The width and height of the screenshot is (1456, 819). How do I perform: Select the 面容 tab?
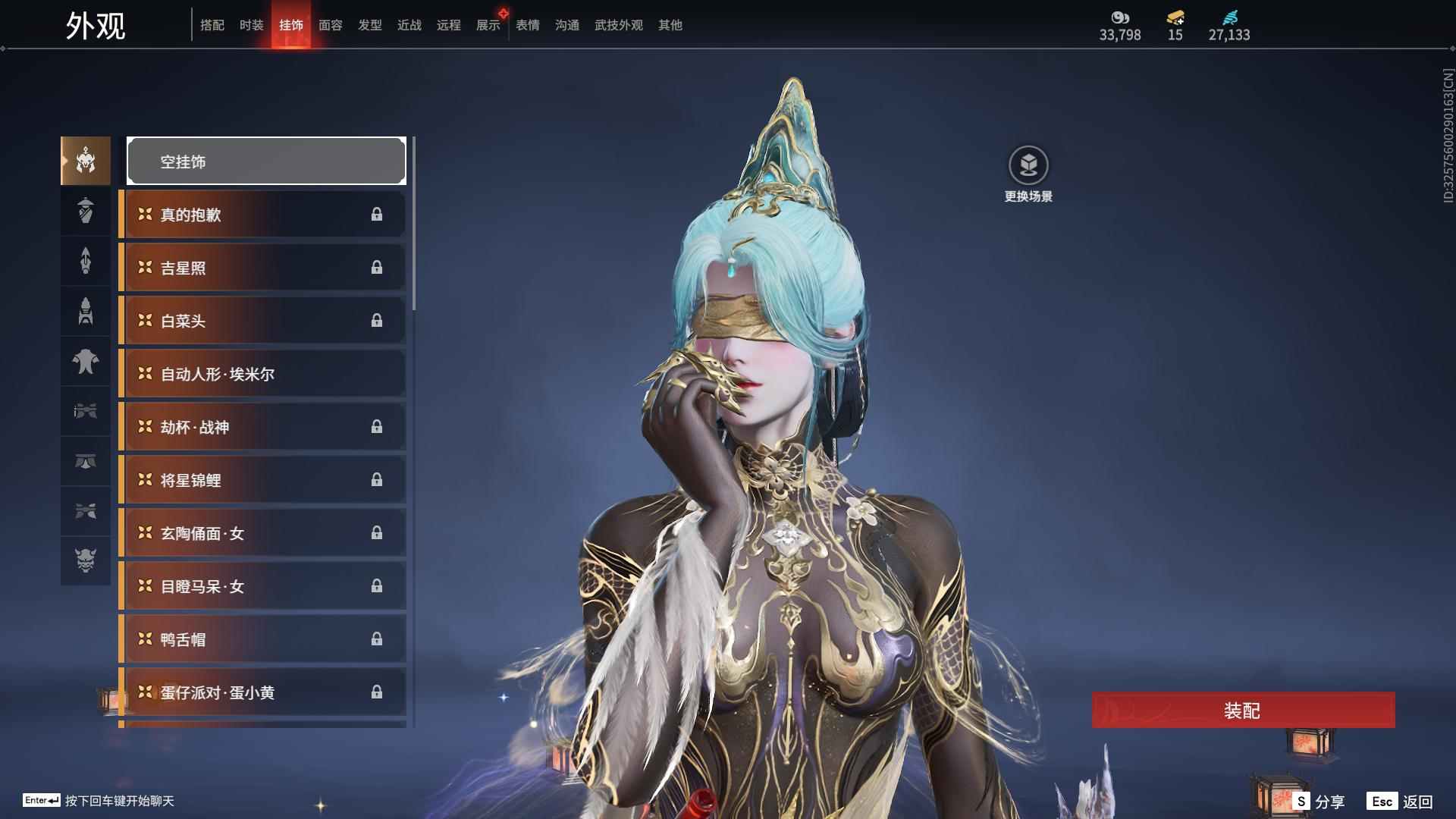(x=330, y=25)
